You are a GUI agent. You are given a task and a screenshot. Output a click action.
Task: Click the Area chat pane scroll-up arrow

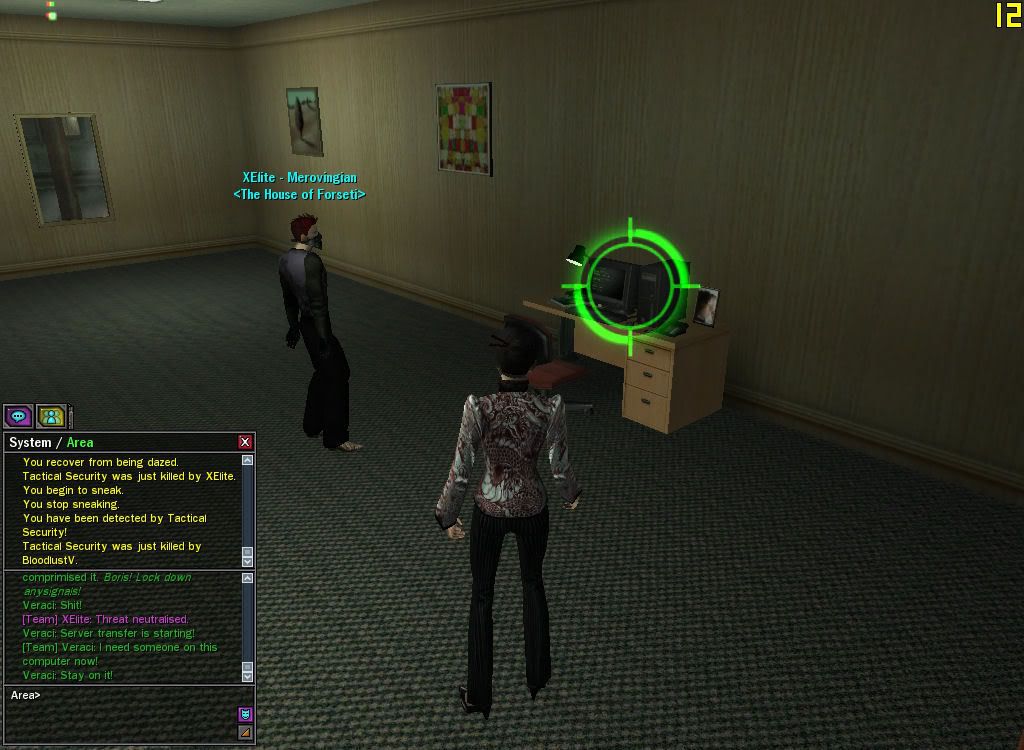(247, 578)
